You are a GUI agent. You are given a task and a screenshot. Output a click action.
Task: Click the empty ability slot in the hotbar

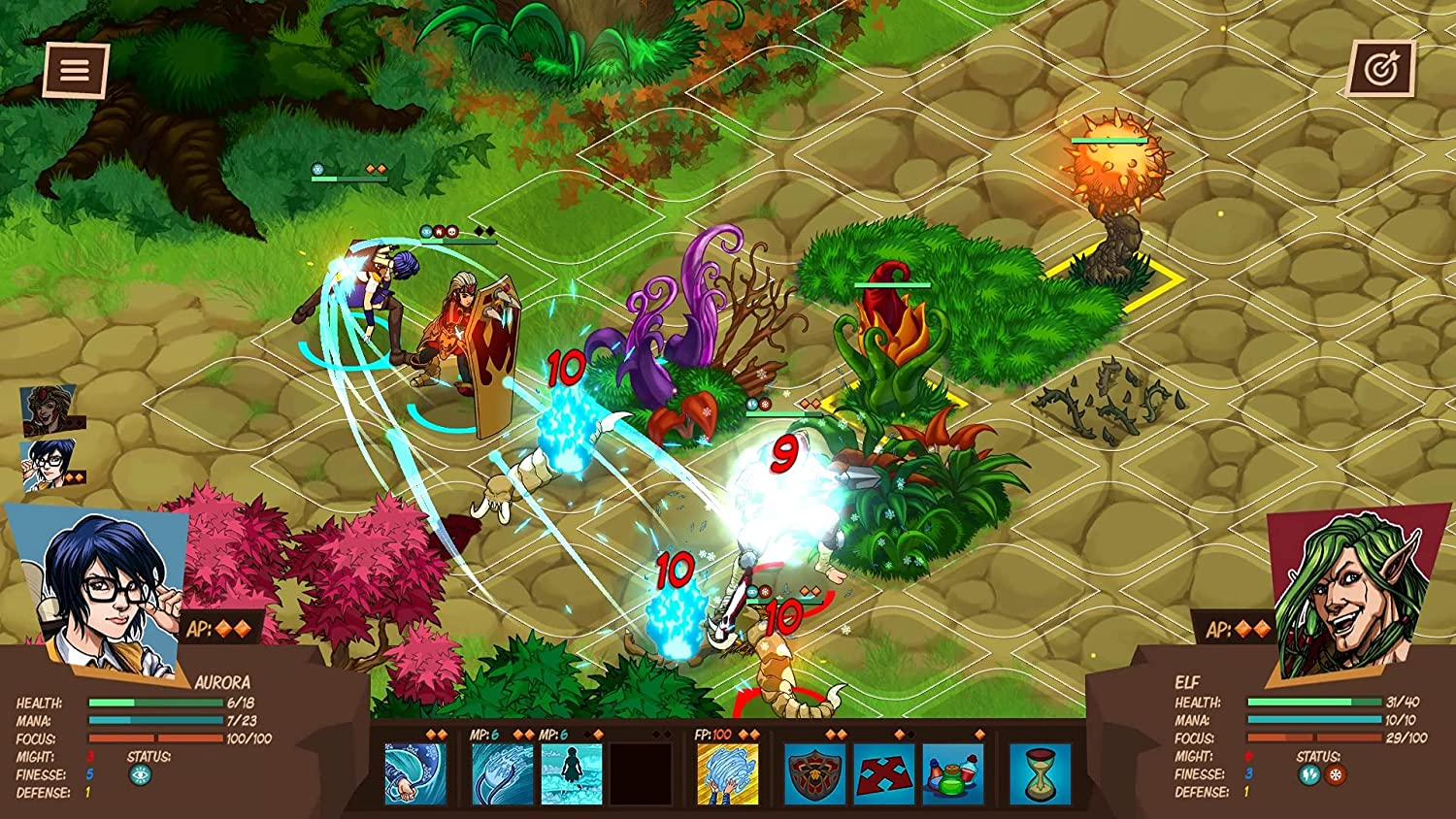click(x=641, y=774)
